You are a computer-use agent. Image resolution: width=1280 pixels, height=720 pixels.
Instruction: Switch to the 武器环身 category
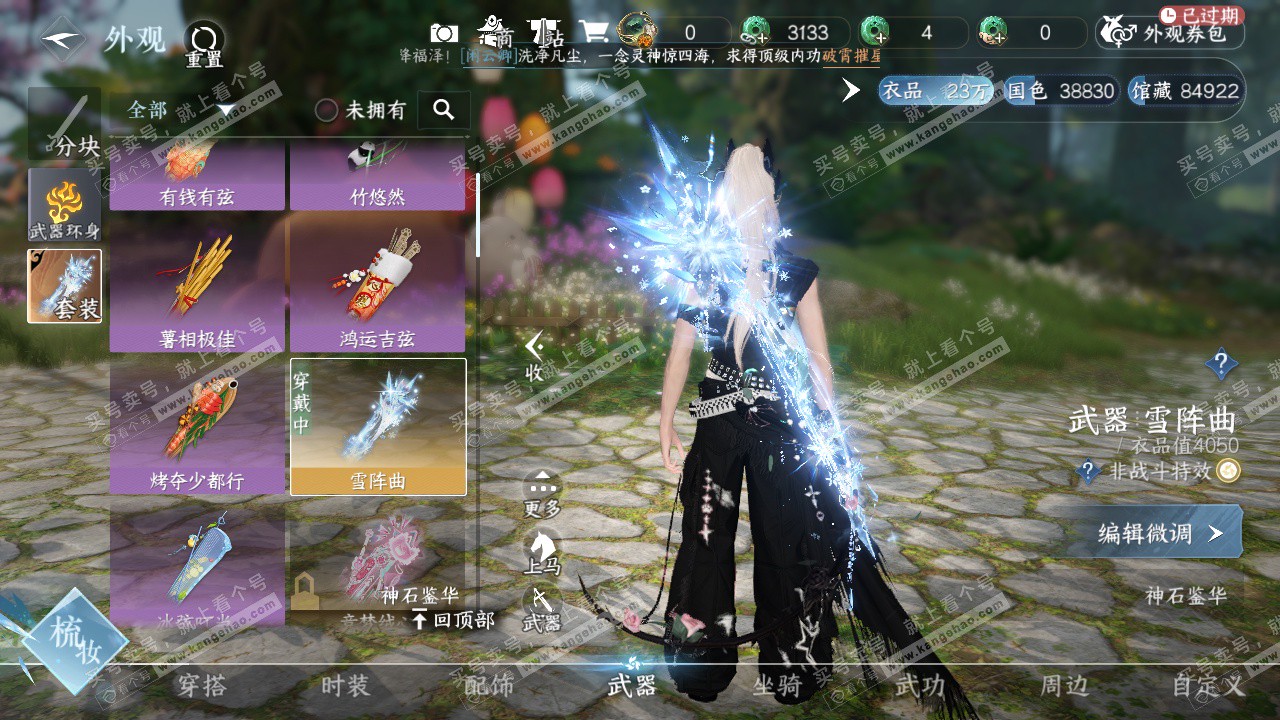pyautogui.click(x=65, y=205)
